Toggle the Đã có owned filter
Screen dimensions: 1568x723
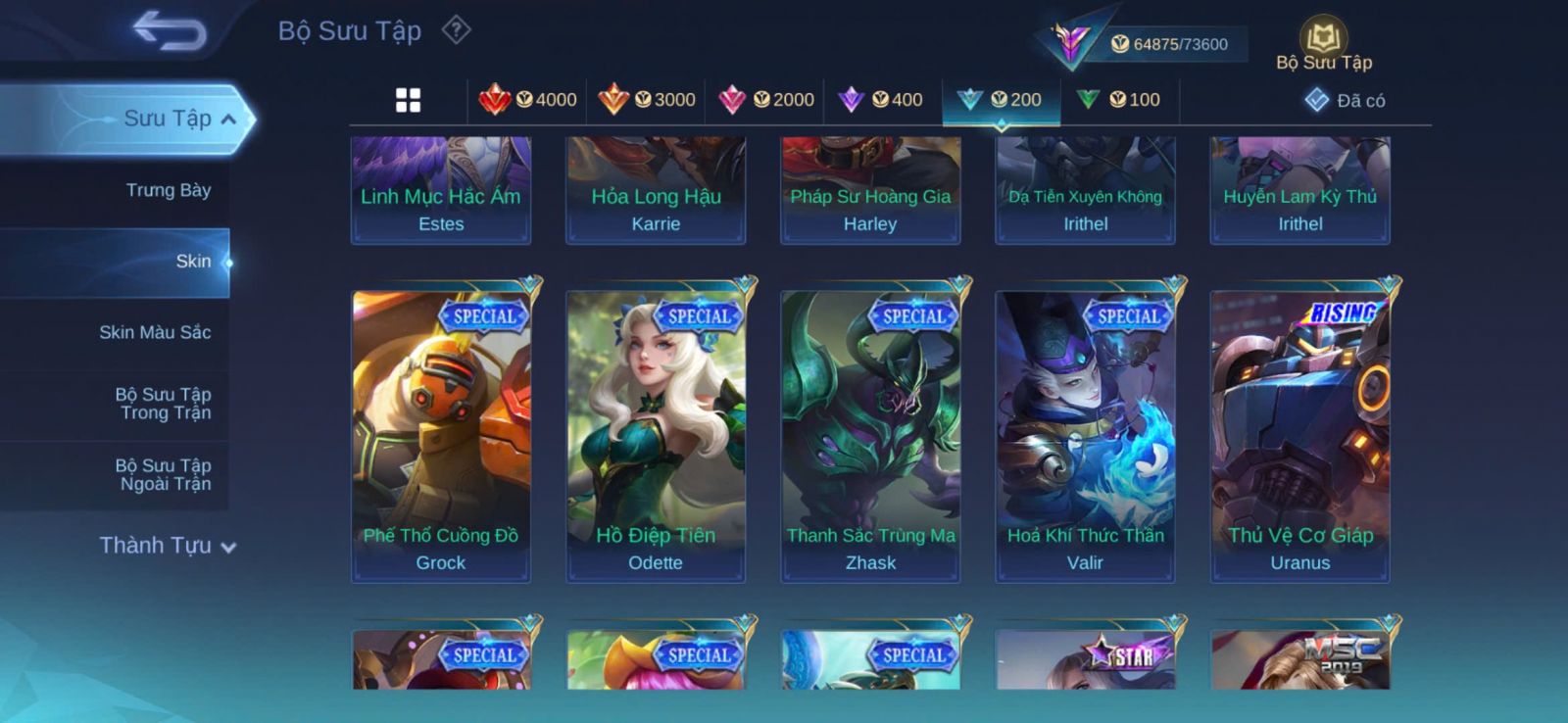(1345, 100)
